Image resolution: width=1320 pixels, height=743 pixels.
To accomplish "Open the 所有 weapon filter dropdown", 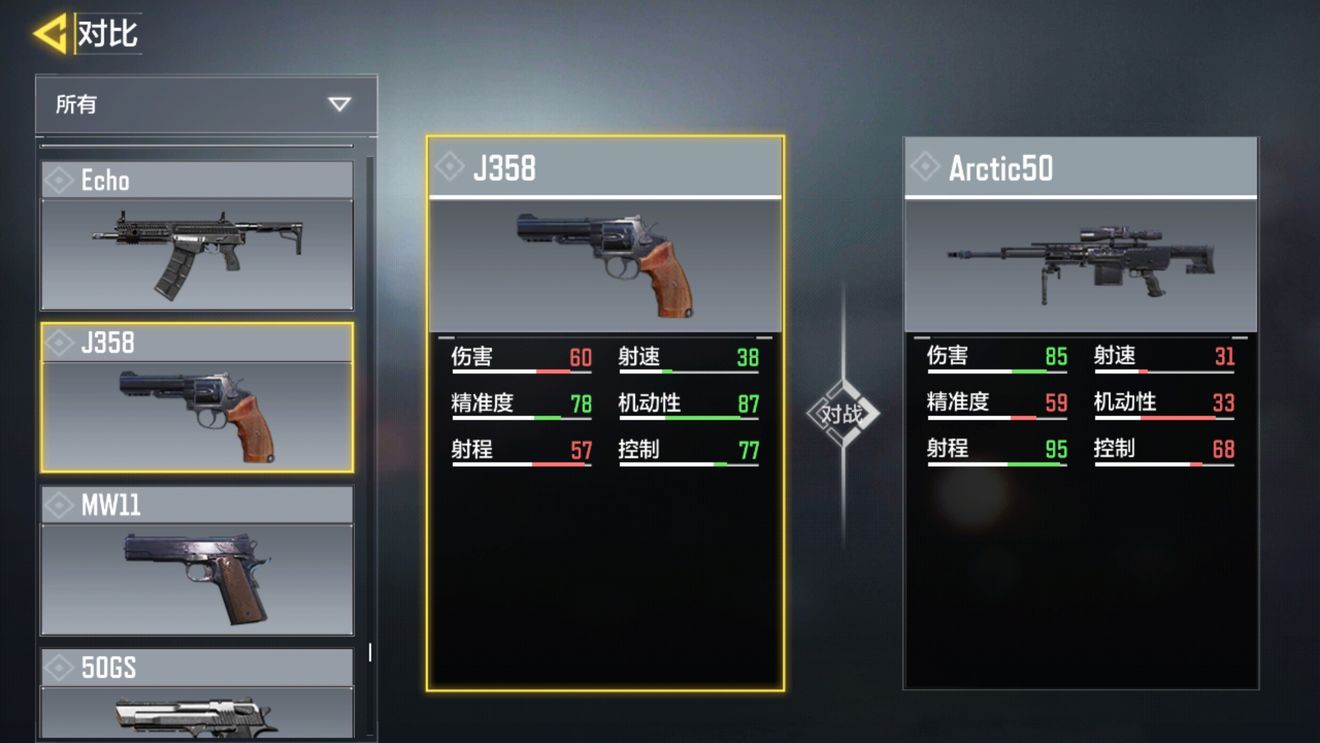I will (x=206, y=104).
